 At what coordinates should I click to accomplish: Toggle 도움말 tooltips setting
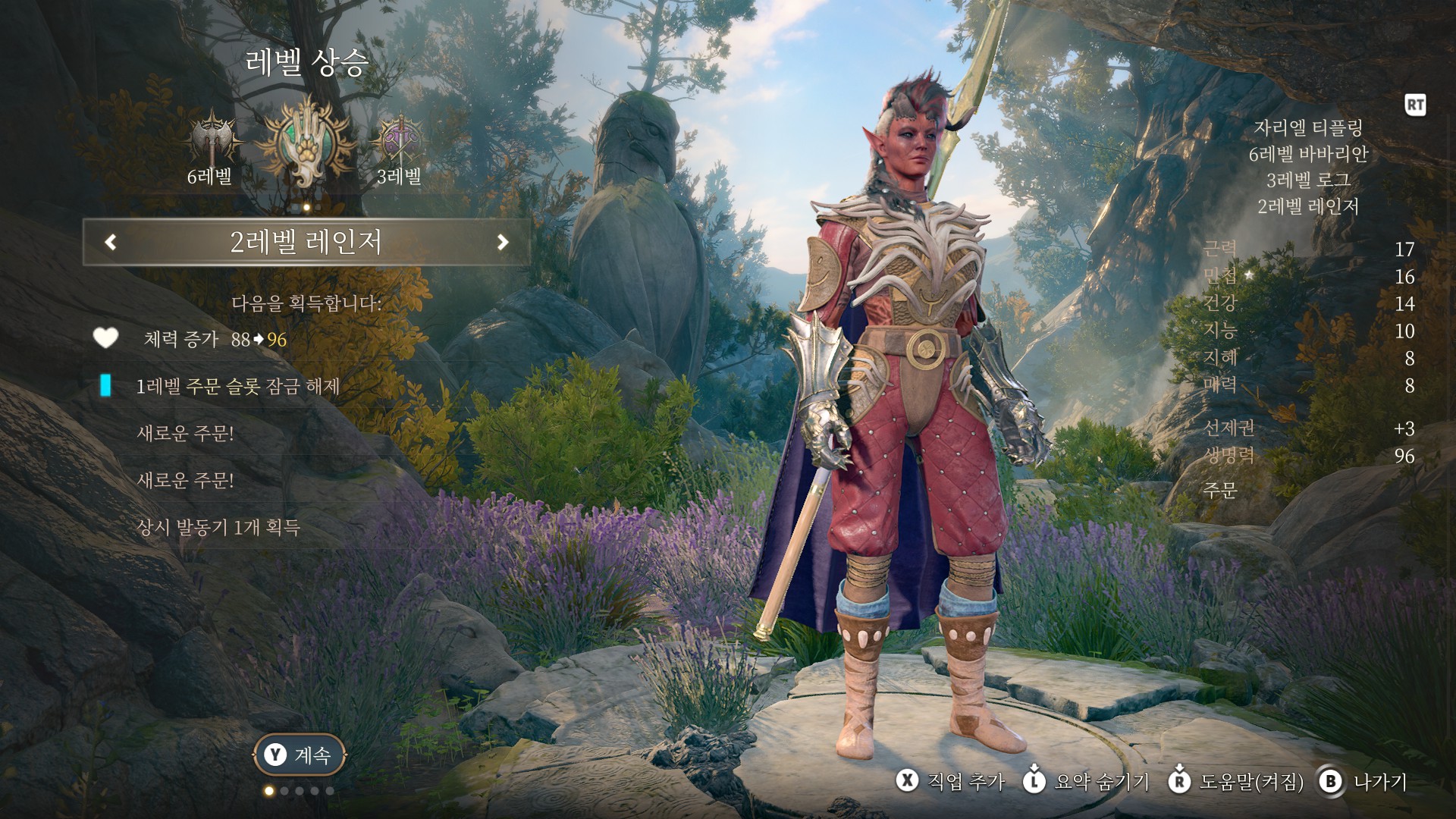click(1236, 782)
